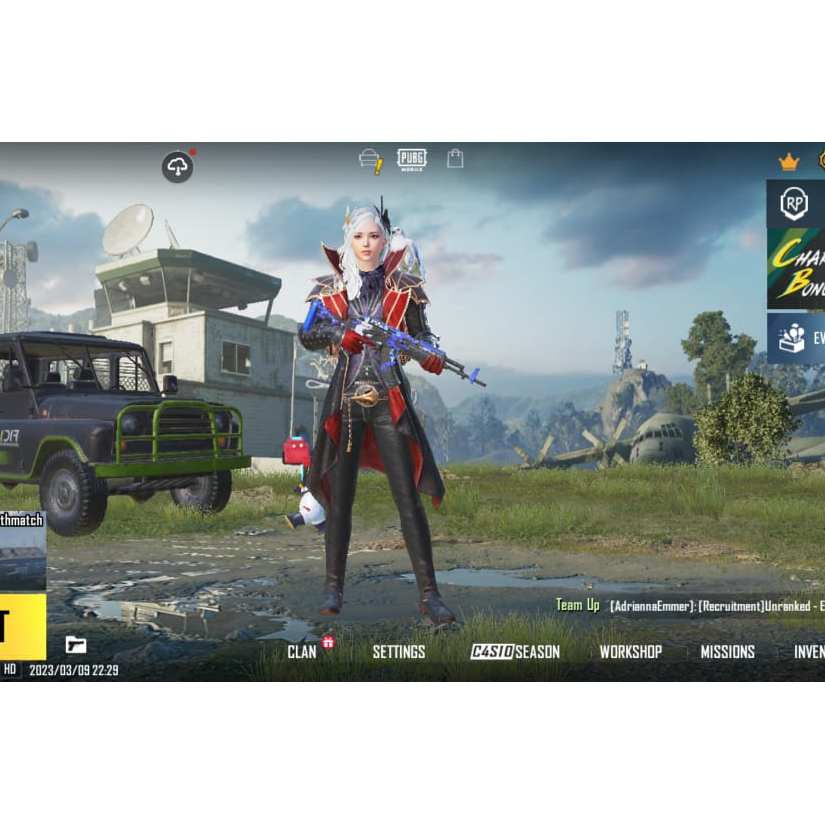Open the Settings menu
825x825 pixels.
pyautogui.click(x=398, y=652)
